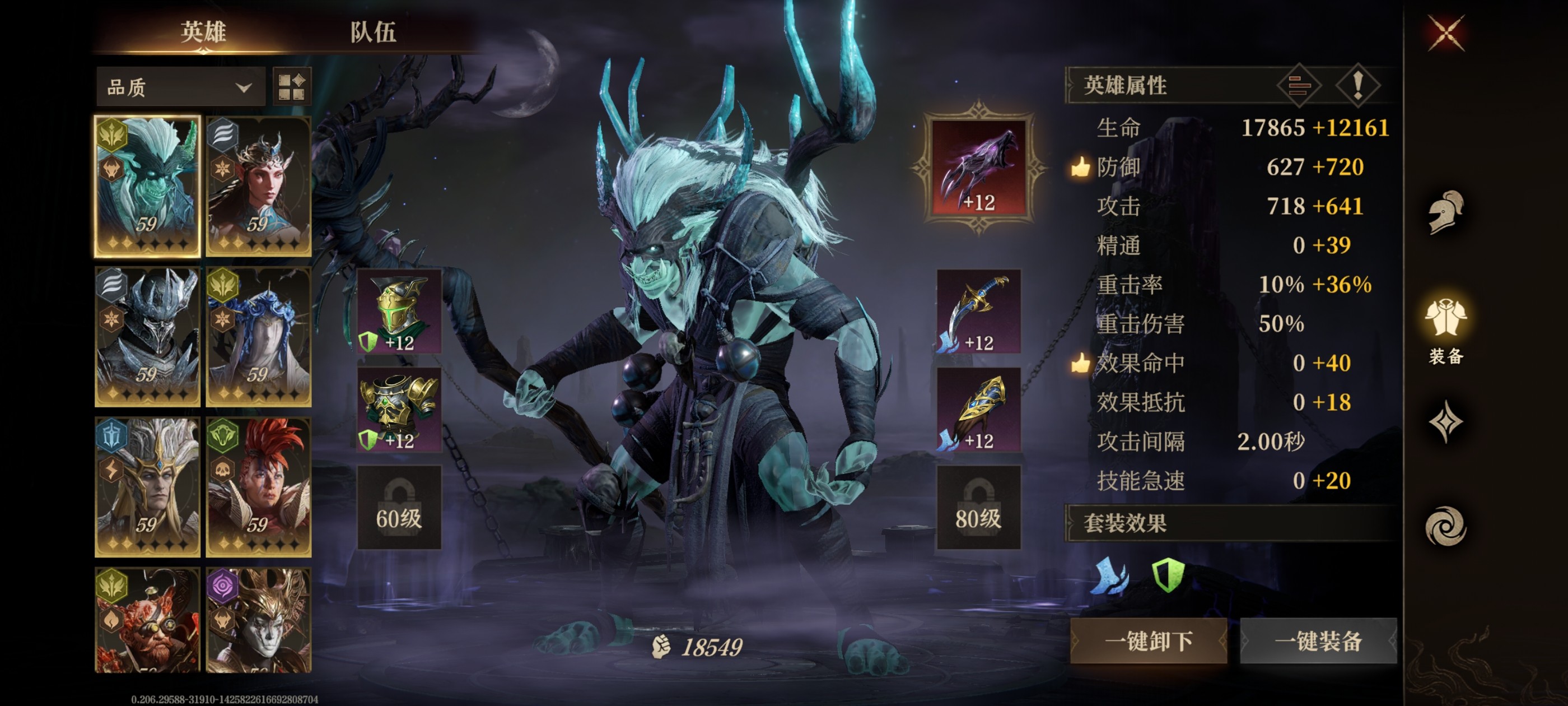Tap the locked 80级 equipment slot

pyautogui.click(x=978, y=508)
